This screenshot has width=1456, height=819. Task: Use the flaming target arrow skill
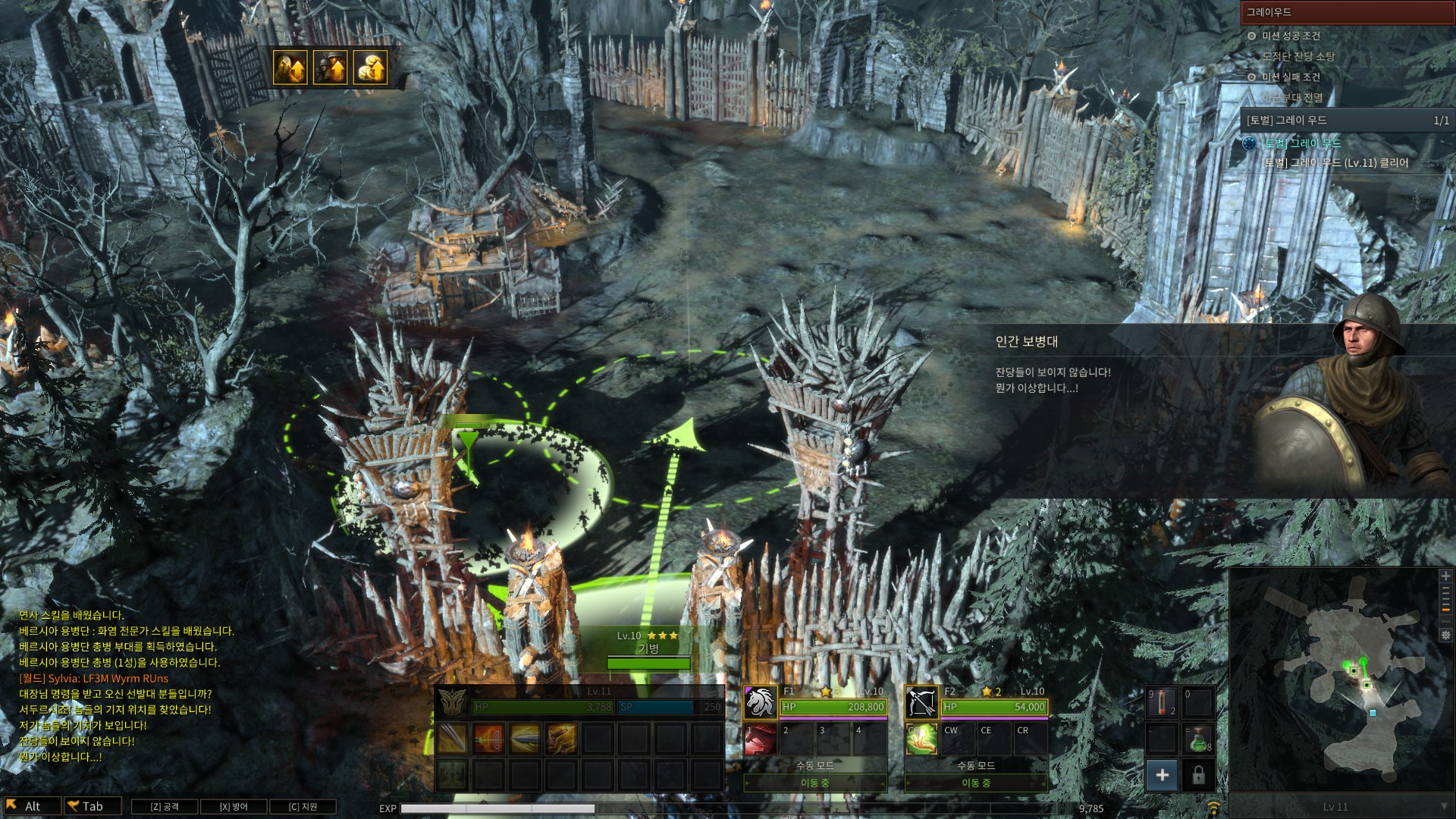[x=488, y=738]
